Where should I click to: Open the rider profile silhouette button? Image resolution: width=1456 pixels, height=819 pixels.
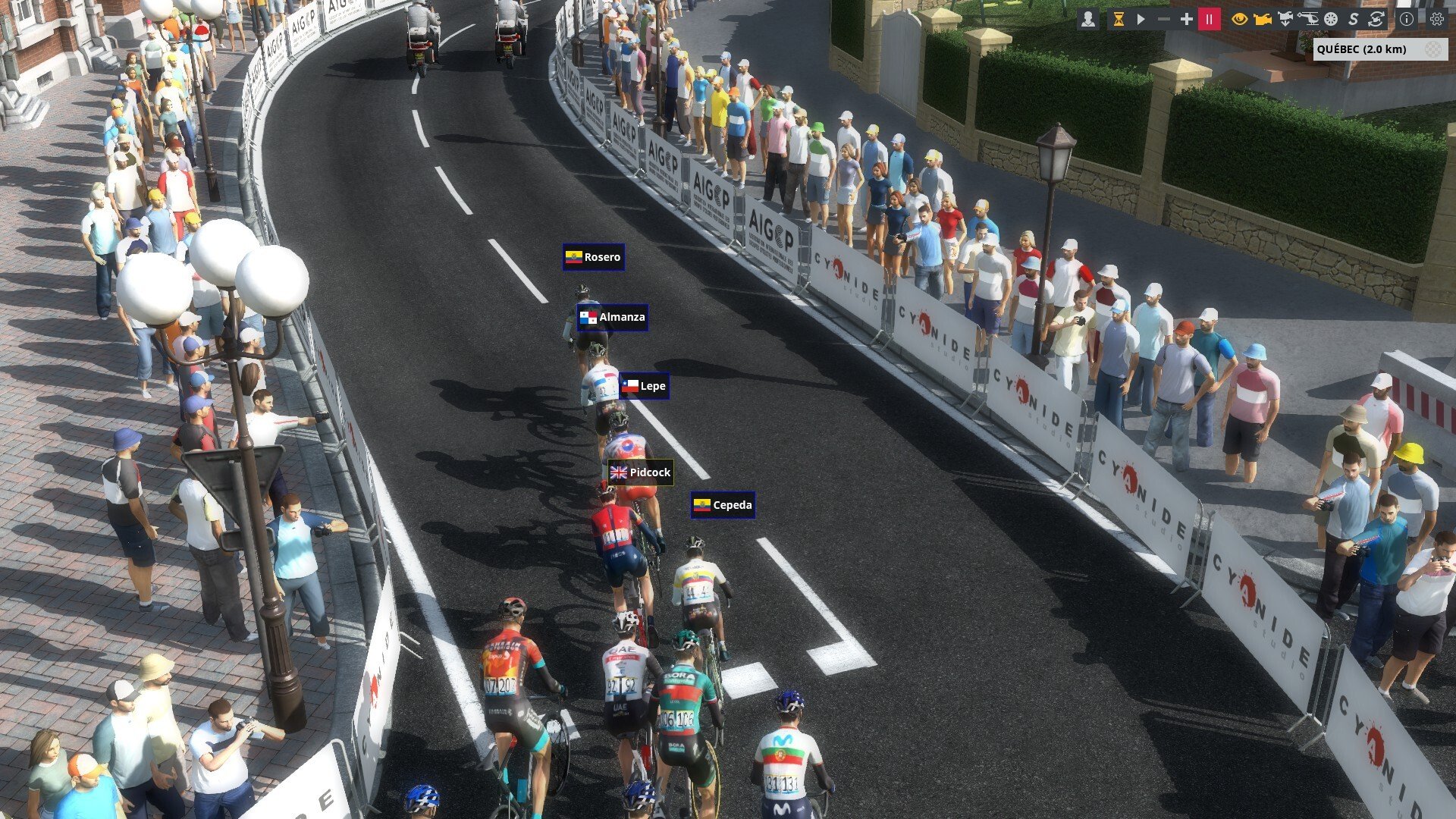(1088, 19)
